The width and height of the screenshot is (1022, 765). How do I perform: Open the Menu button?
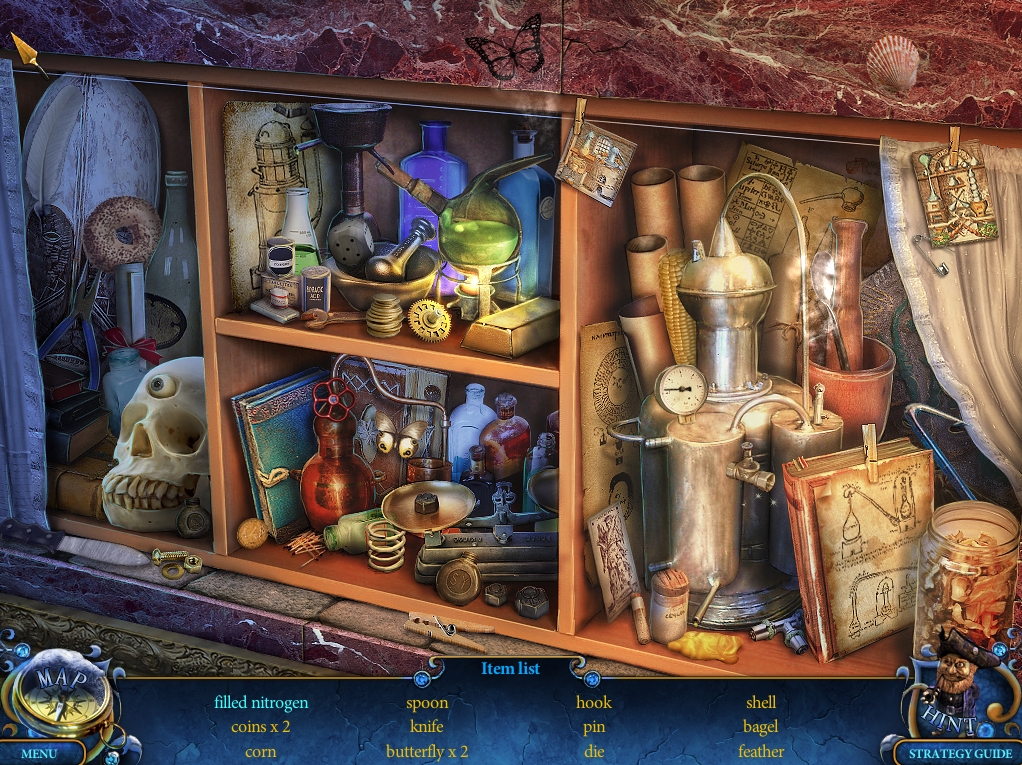point(39,753)
